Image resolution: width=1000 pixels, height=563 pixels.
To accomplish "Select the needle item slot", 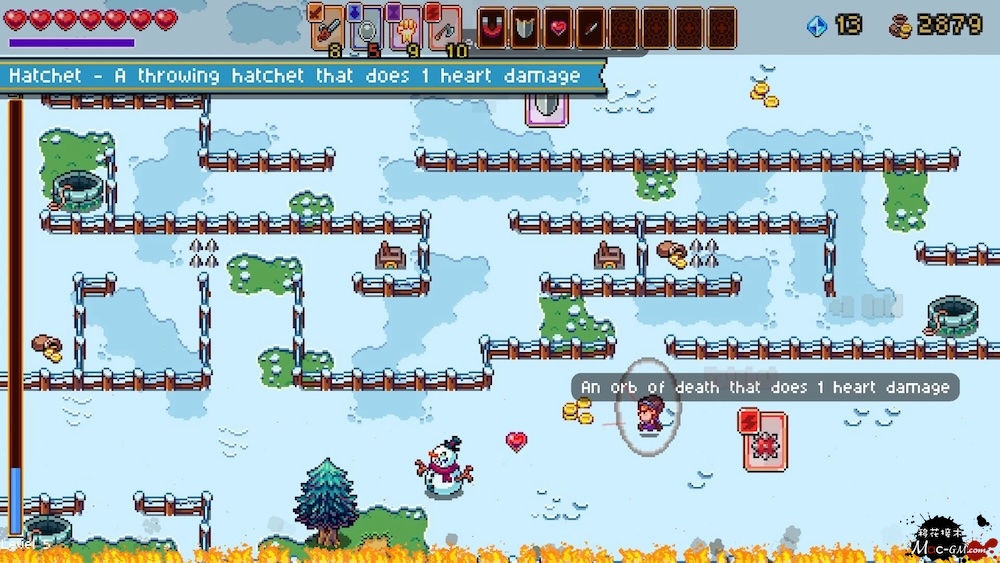I will point(591,27).
